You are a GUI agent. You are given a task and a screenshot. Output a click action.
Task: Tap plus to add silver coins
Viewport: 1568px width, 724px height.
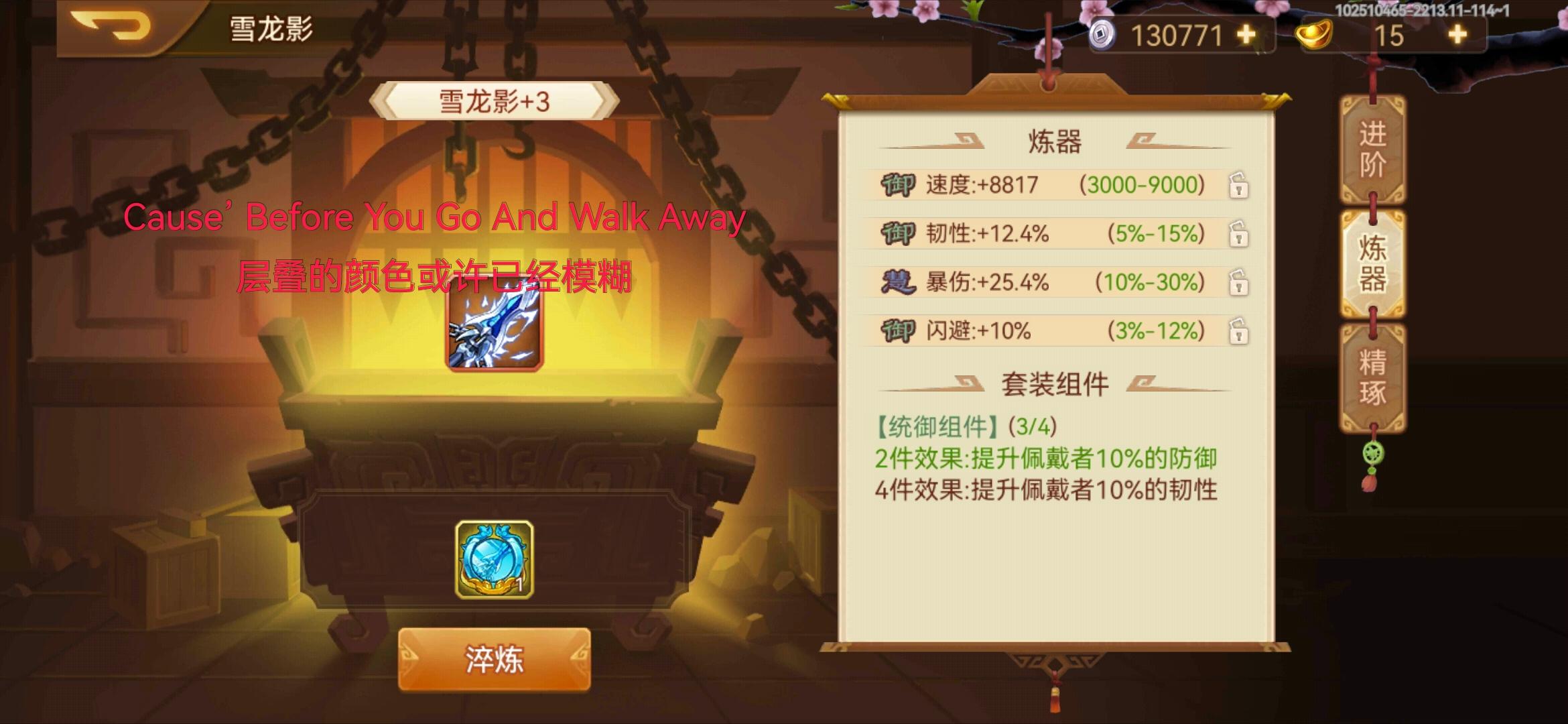pos(1246,34)
